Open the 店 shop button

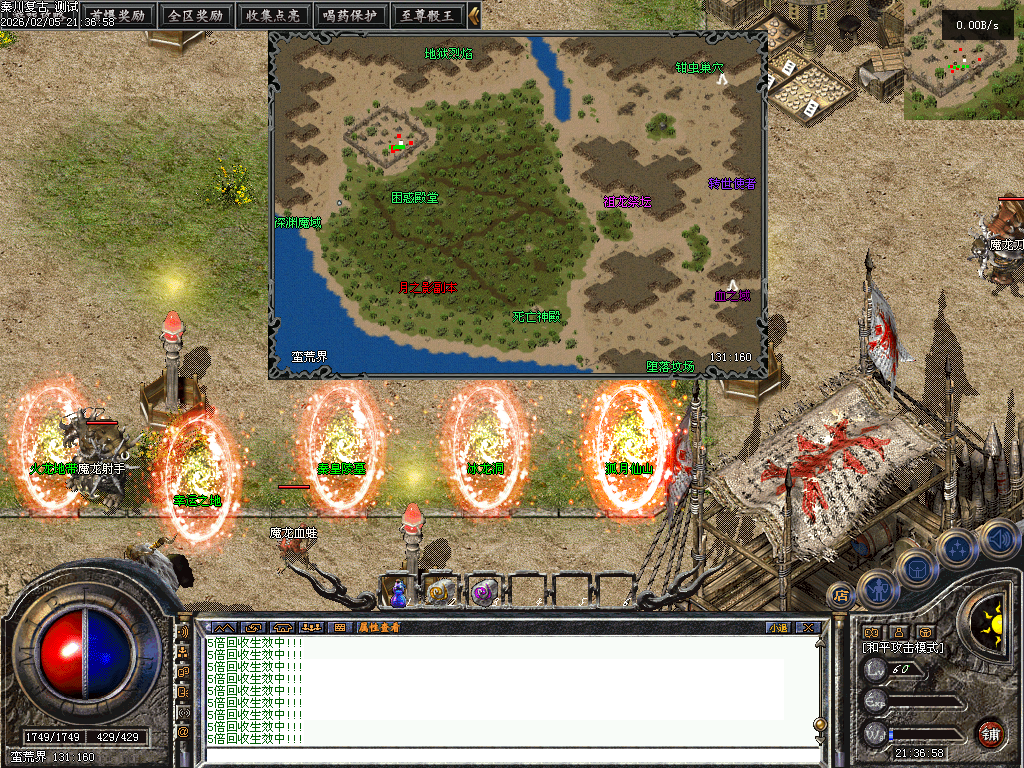pyautogui.click(x=840, y=596)
